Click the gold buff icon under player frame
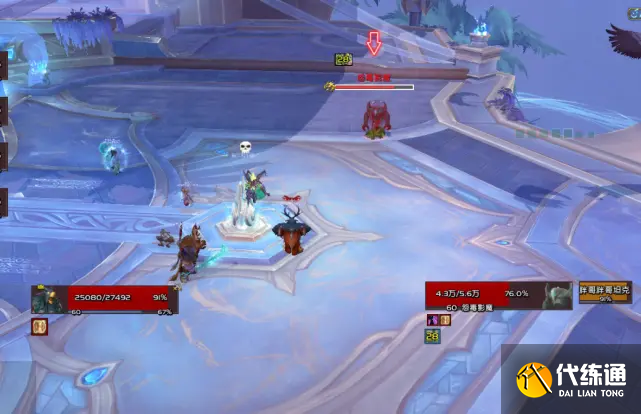 40,326
